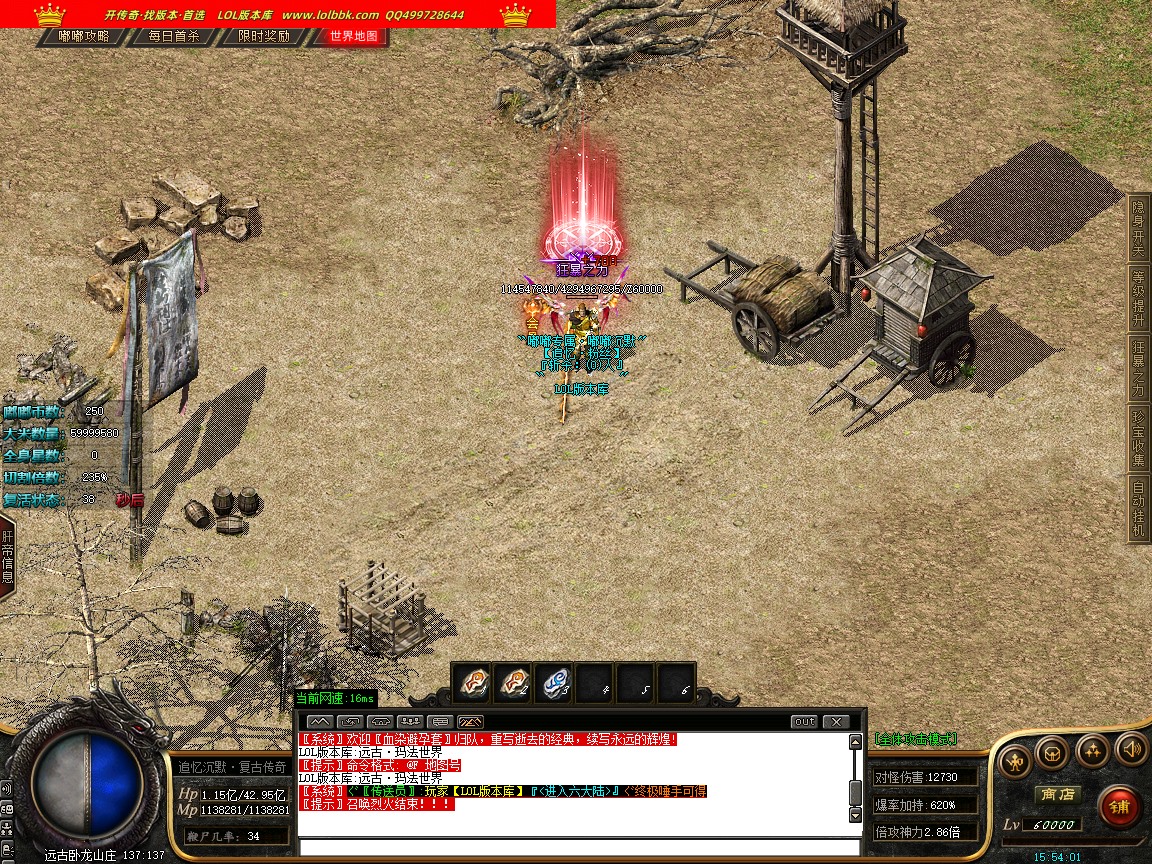The width and height of the screenshot is (1152, 864).
Task: Open the bag inventory round button
Action: tap(1053, 751)
